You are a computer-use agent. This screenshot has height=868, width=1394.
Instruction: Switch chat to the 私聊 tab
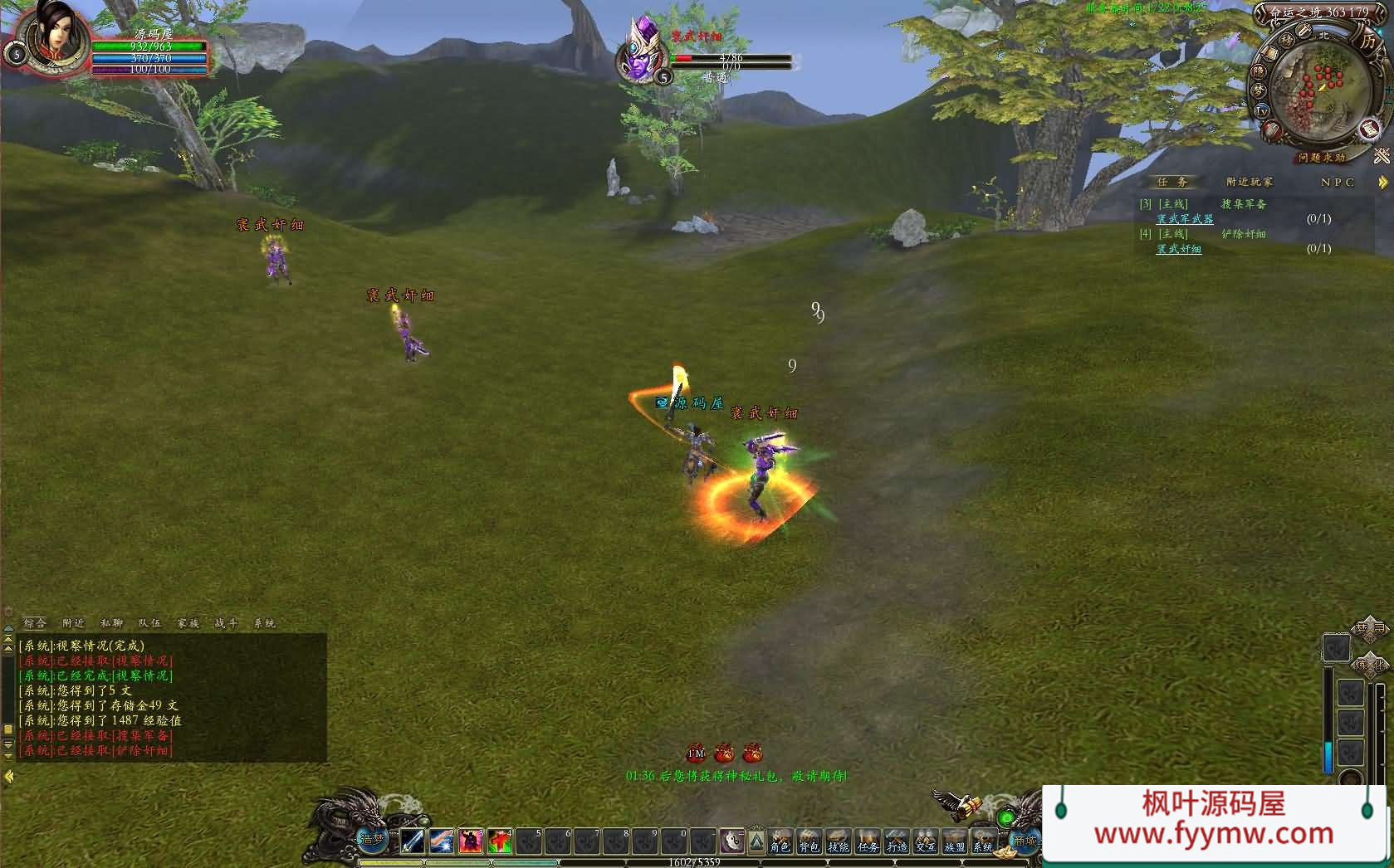[x=111, y=623]
